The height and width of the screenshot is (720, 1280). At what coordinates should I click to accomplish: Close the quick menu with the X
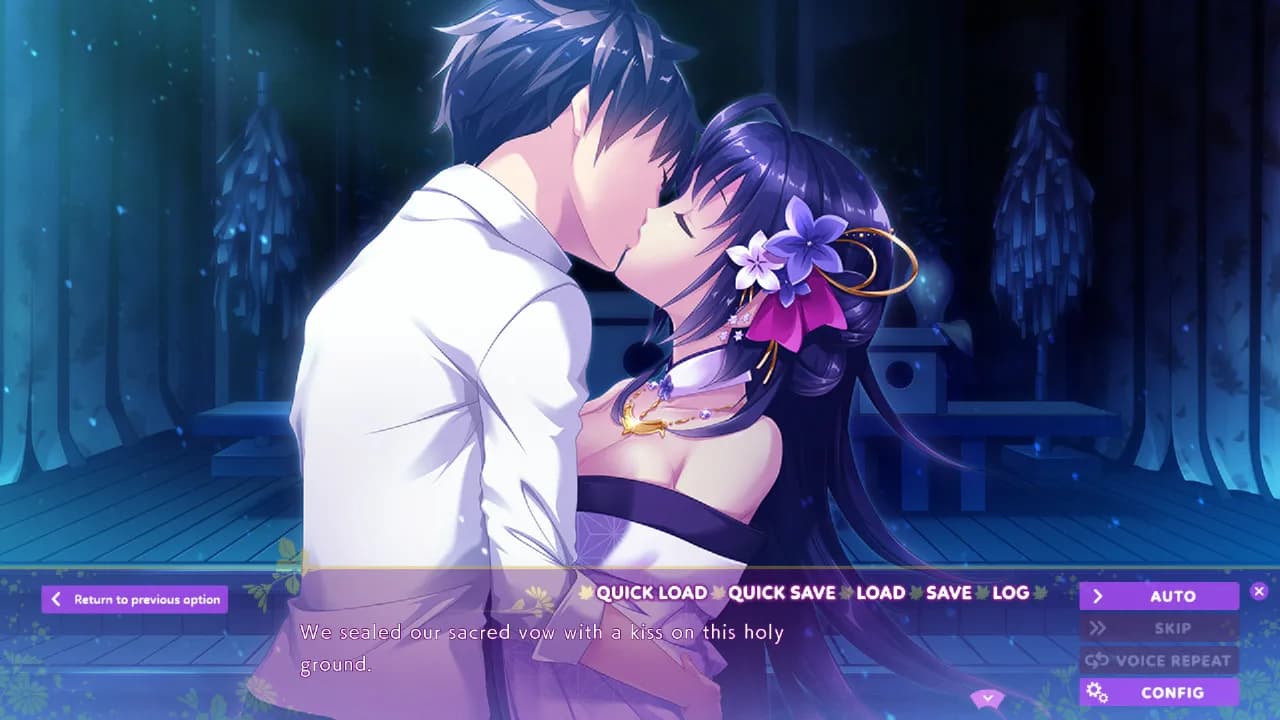tap(1259, 590)
